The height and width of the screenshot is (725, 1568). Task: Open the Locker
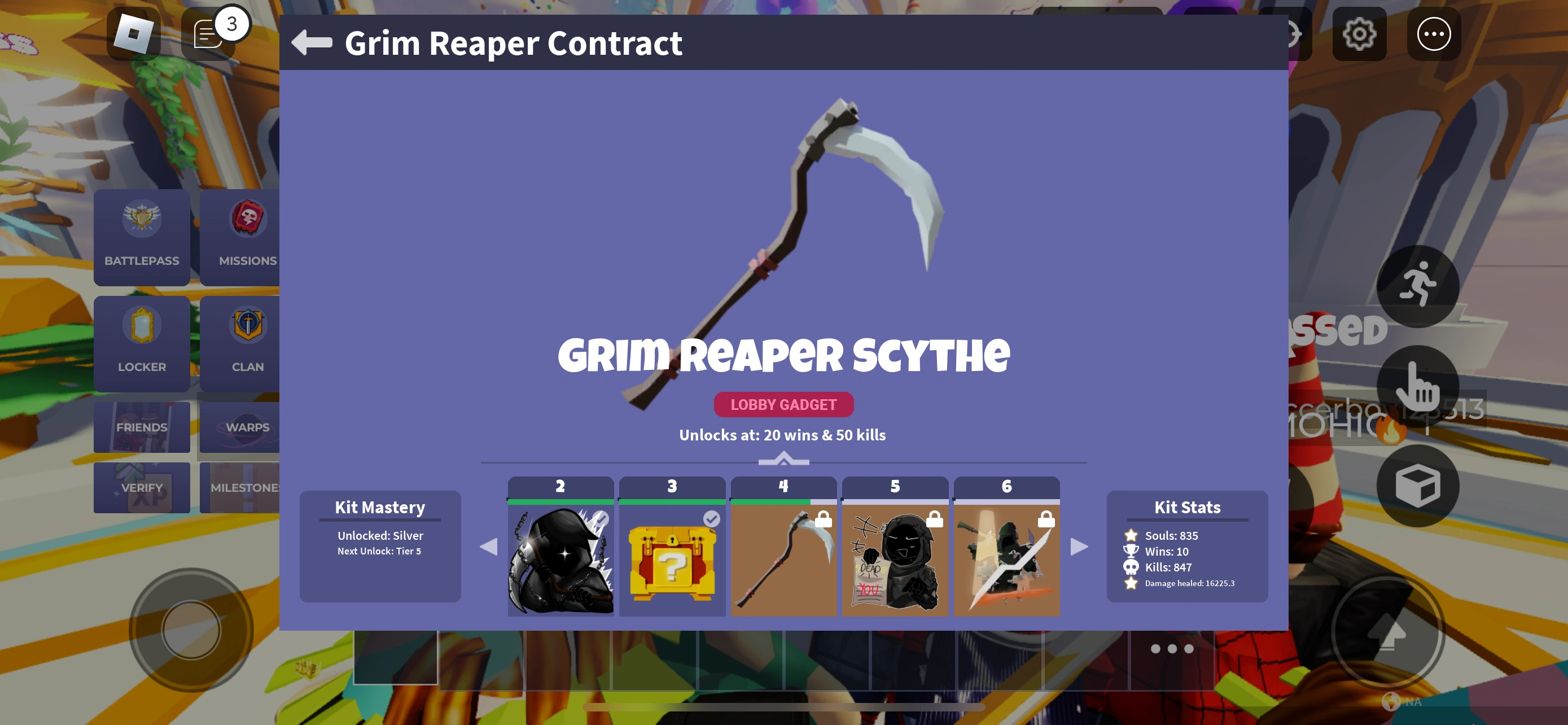[x=141, y=343]
